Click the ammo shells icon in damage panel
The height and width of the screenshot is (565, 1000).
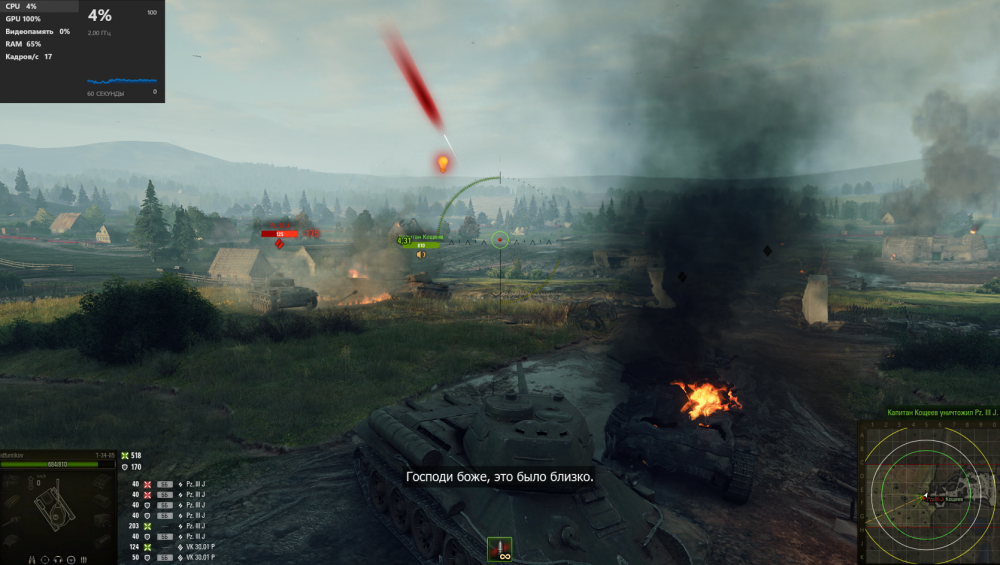pyautogui.click(x=84, y=559)
